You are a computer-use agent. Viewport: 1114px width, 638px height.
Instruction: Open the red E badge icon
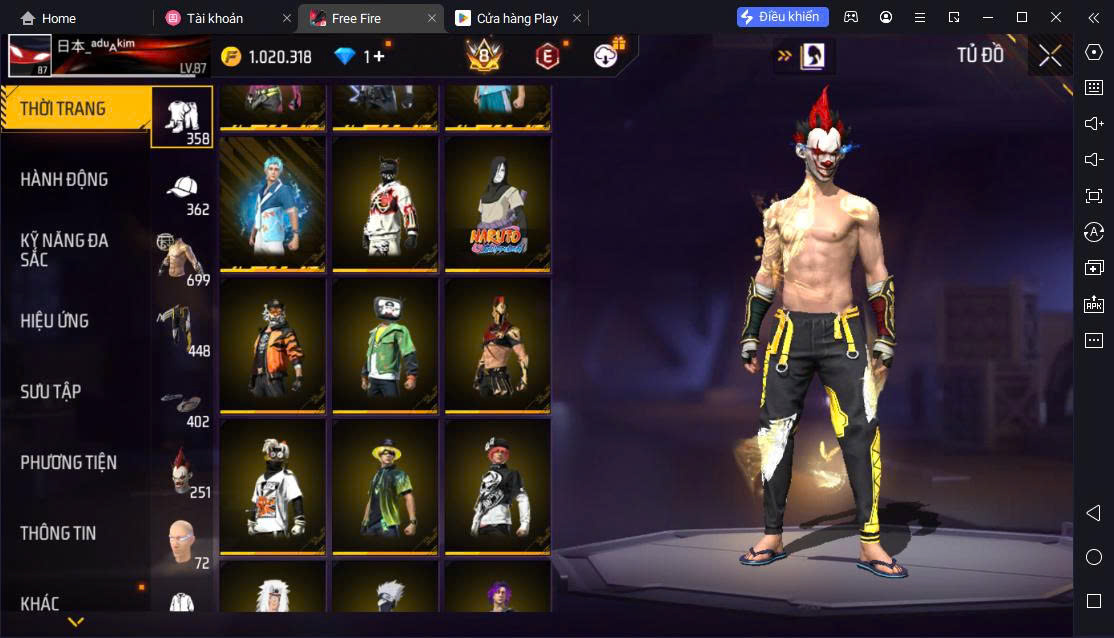coord(546,57)
